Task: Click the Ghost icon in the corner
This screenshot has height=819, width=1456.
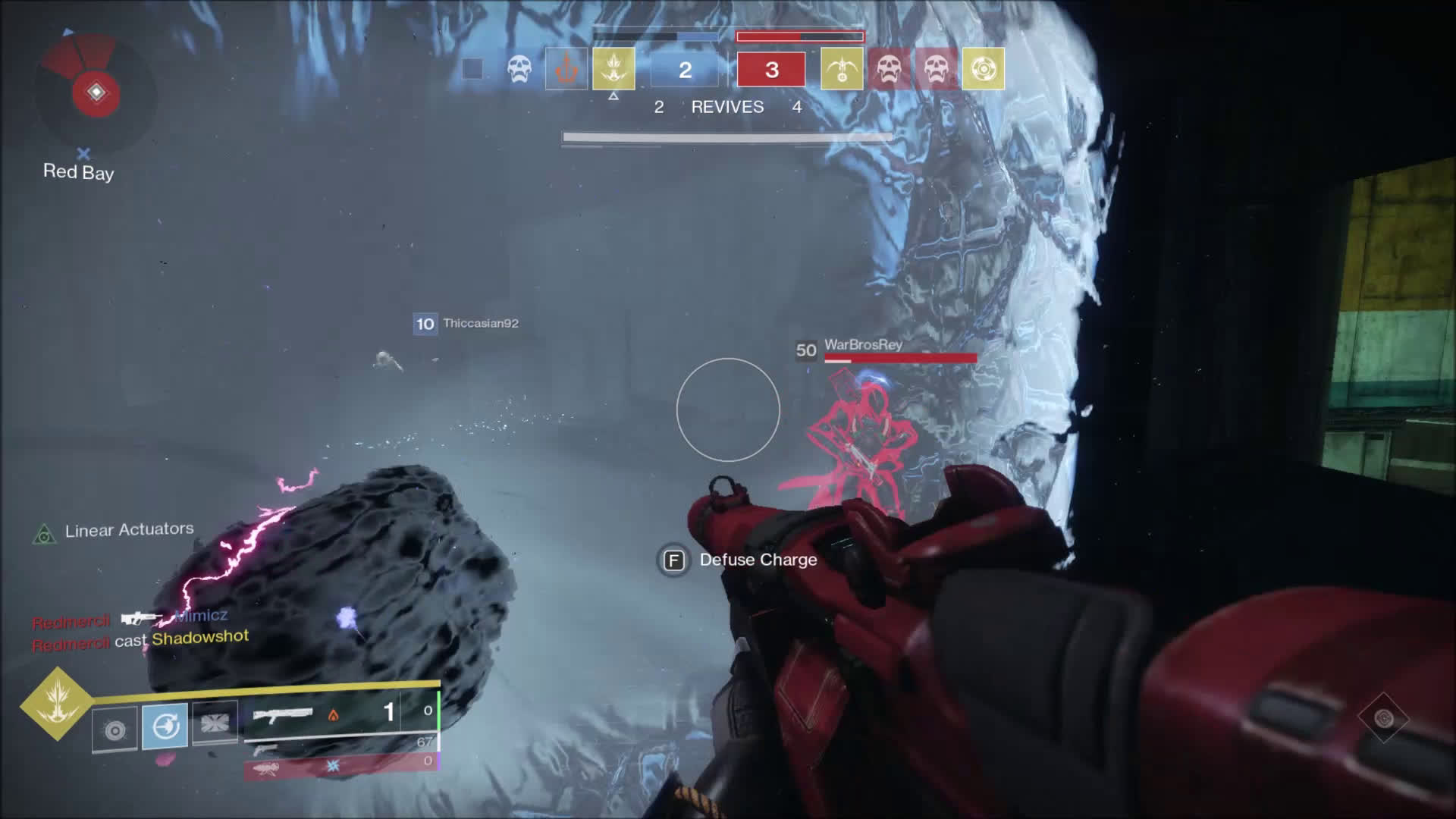Action: click(x=1383, y=717)
